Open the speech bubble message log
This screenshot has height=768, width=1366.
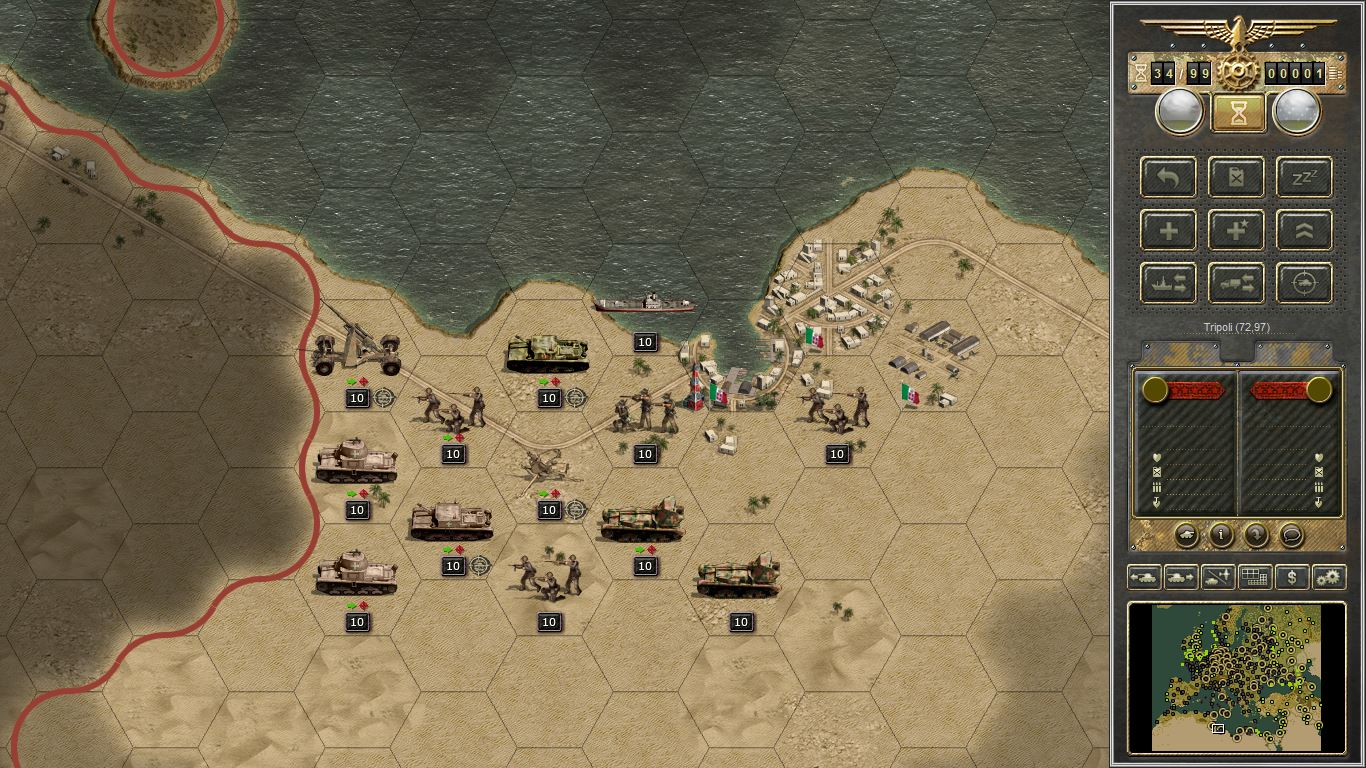pos(1291,535)
